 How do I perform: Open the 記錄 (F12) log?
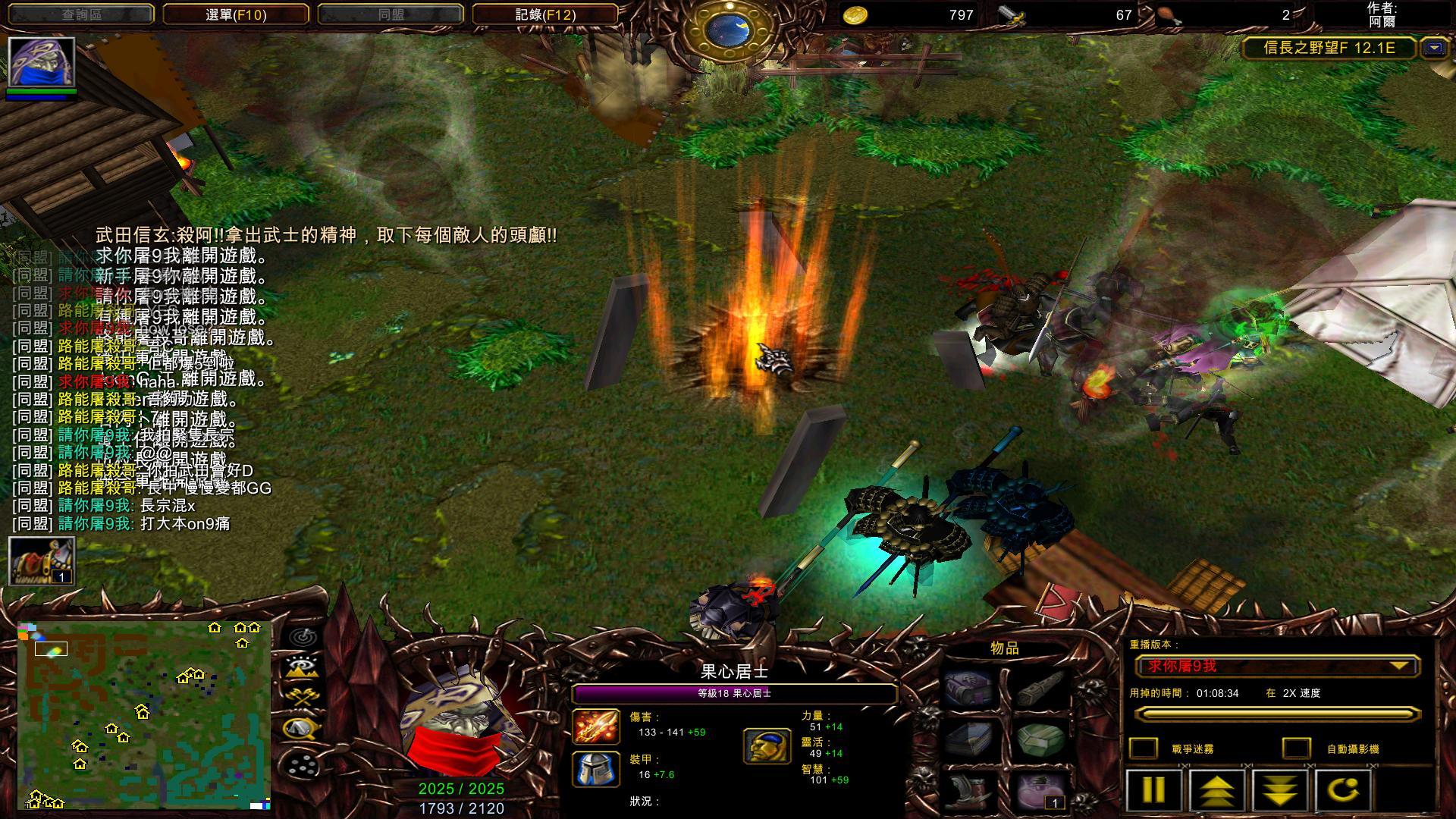pyautogui.click(x=544, y=14)
